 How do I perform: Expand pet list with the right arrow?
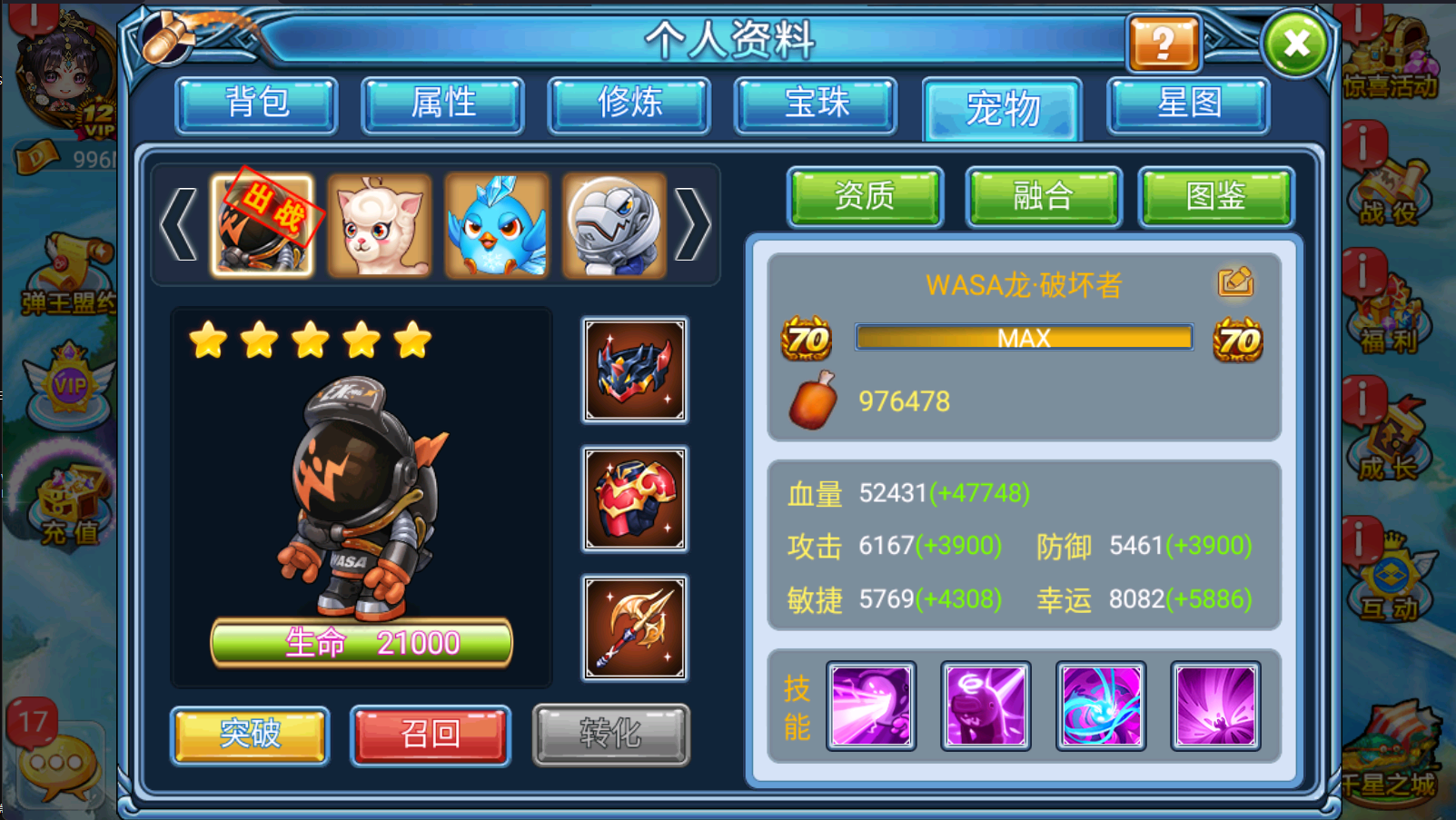point(694,224)
